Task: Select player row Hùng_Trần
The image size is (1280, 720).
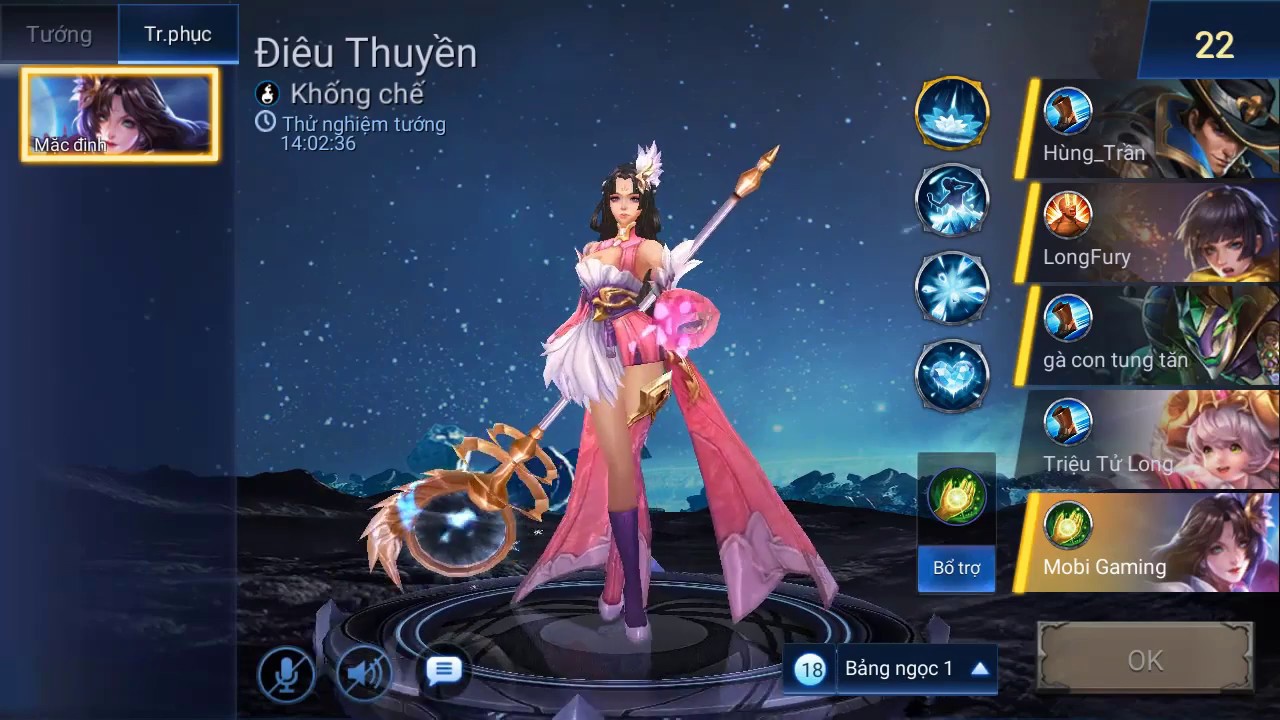Action: click(1148, 130)
